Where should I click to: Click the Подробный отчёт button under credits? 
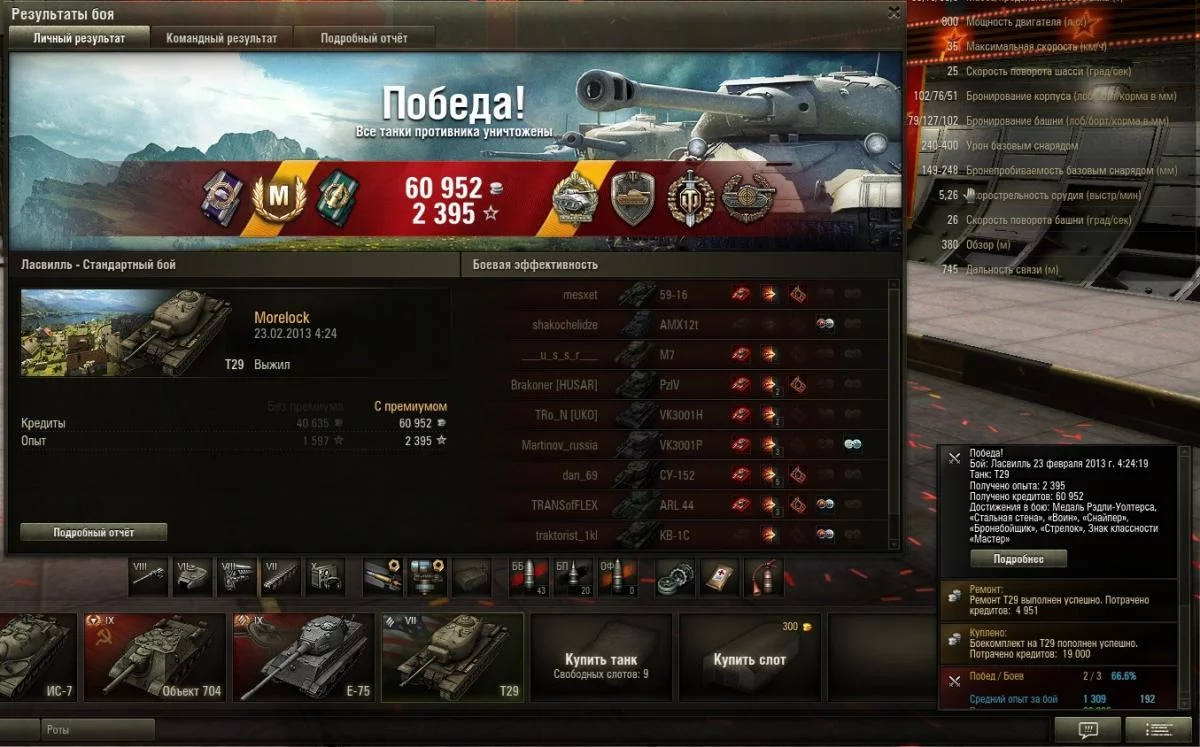[x=94, y=533]
